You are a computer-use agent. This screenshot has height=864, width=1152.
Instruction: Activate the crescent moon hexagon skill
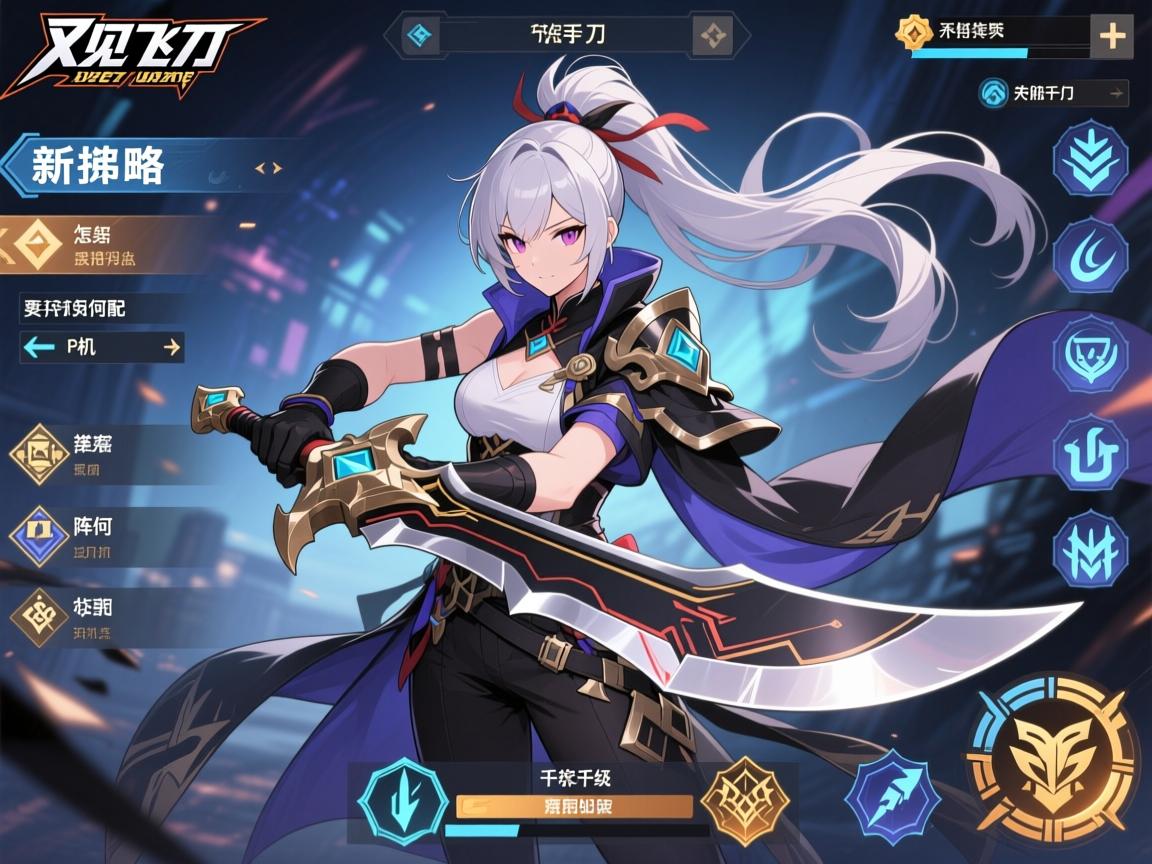pos(1090,255)
